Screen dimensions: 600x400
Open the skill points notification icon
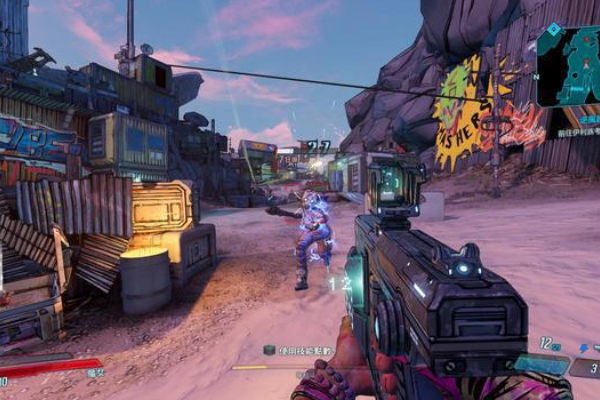268,349
